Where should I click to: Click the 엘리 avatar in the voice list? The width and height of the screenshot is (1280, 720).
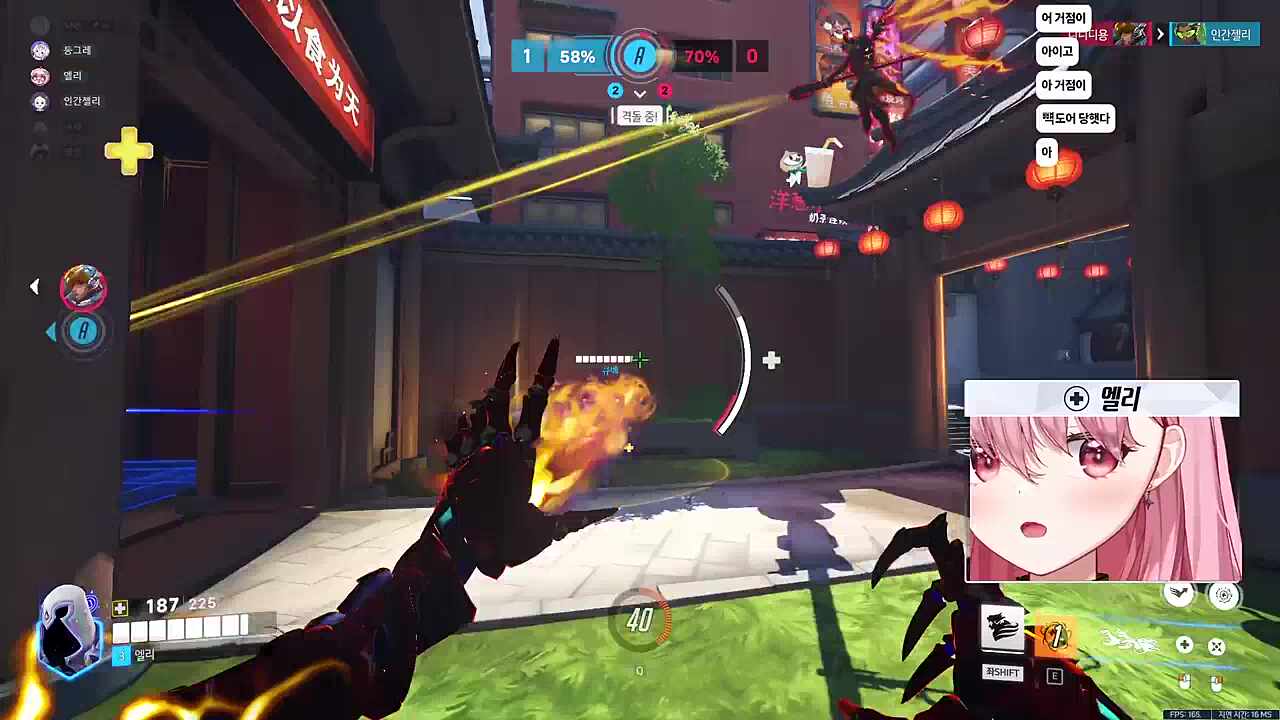40,76
